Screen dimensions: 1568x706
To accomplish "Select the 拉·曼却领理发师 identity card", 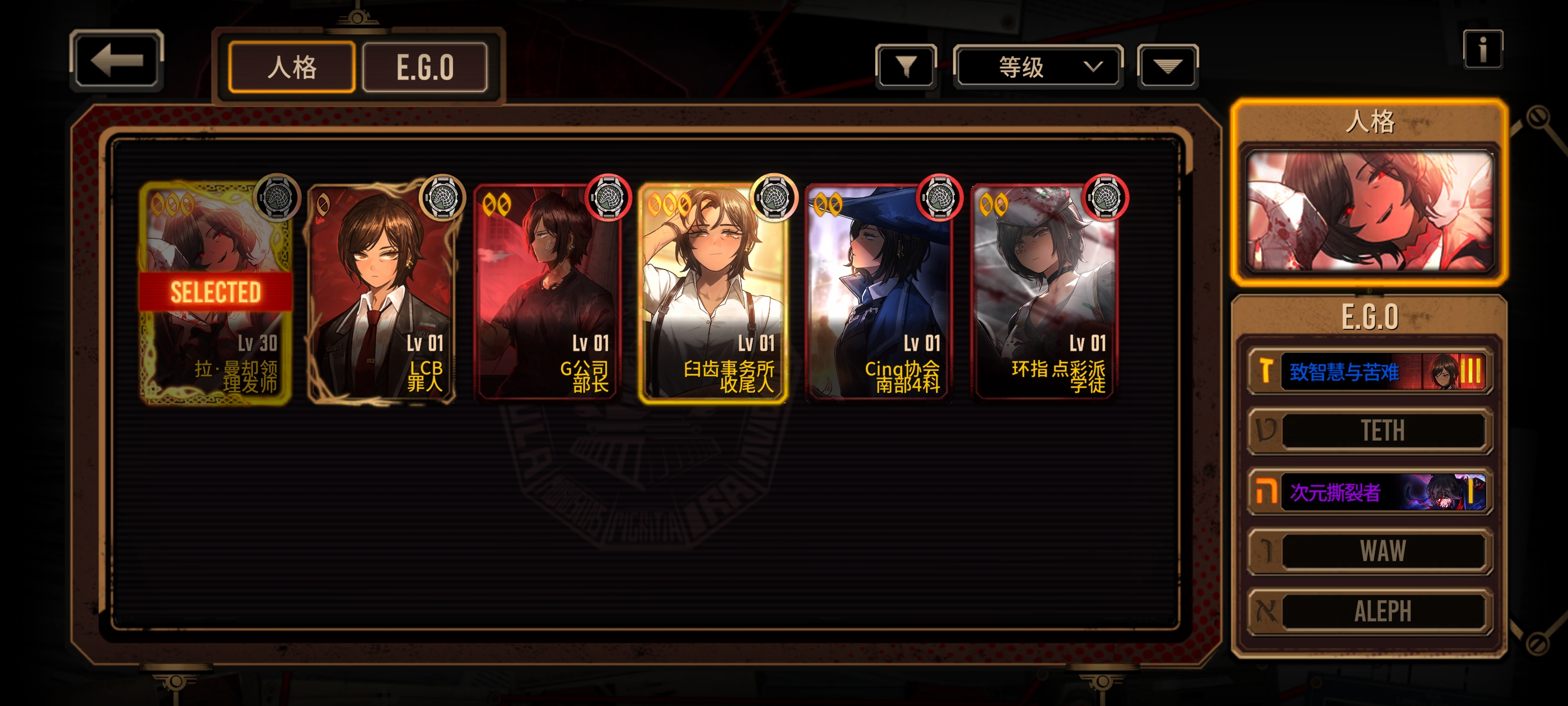I will 215,292.
